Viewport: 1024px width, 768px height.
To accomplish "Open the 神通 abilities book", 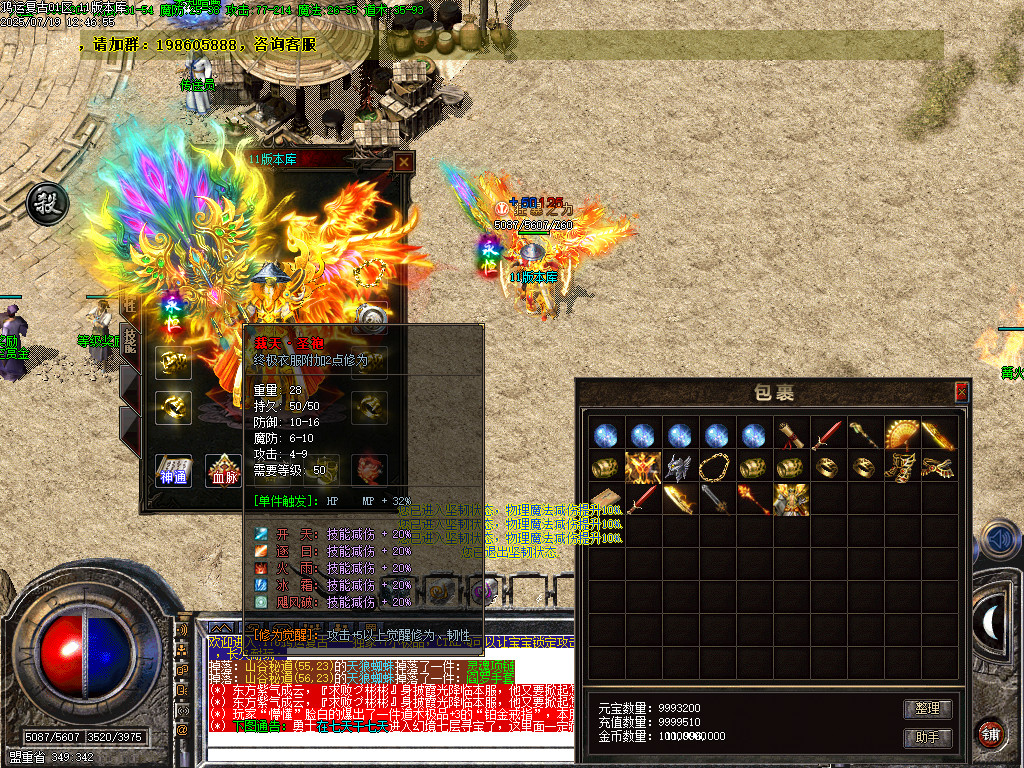I will (173, 469).
